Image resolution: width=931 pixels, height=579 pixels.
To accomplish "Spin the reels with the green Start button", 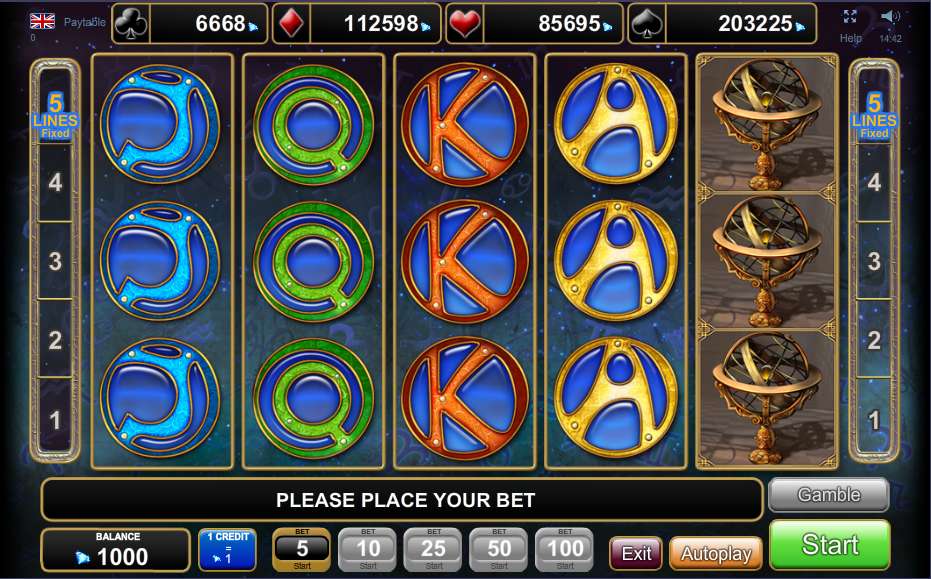I will tap(829, 545).
